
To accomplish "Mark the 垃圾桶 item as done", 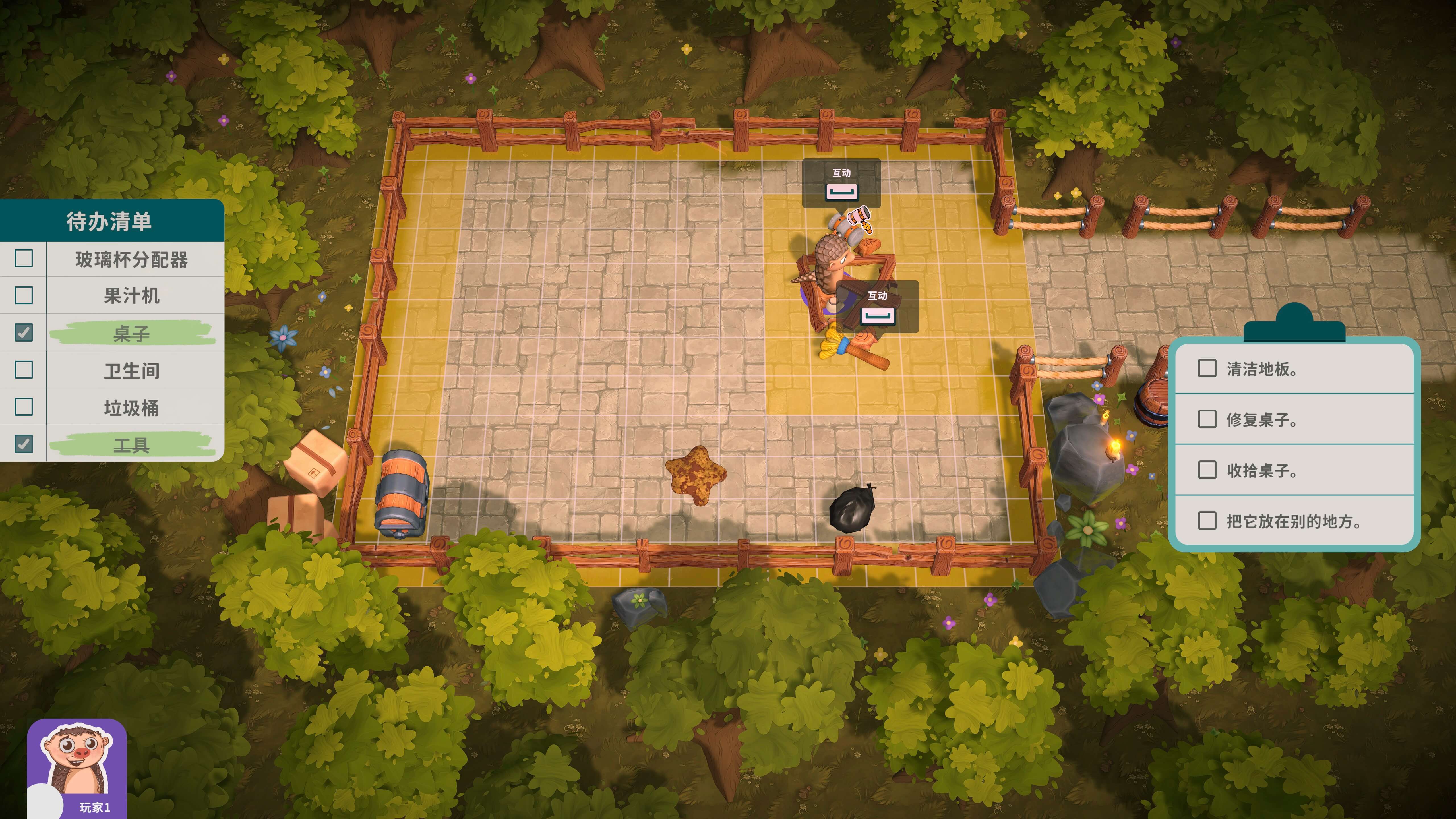I will coord(24,407).
